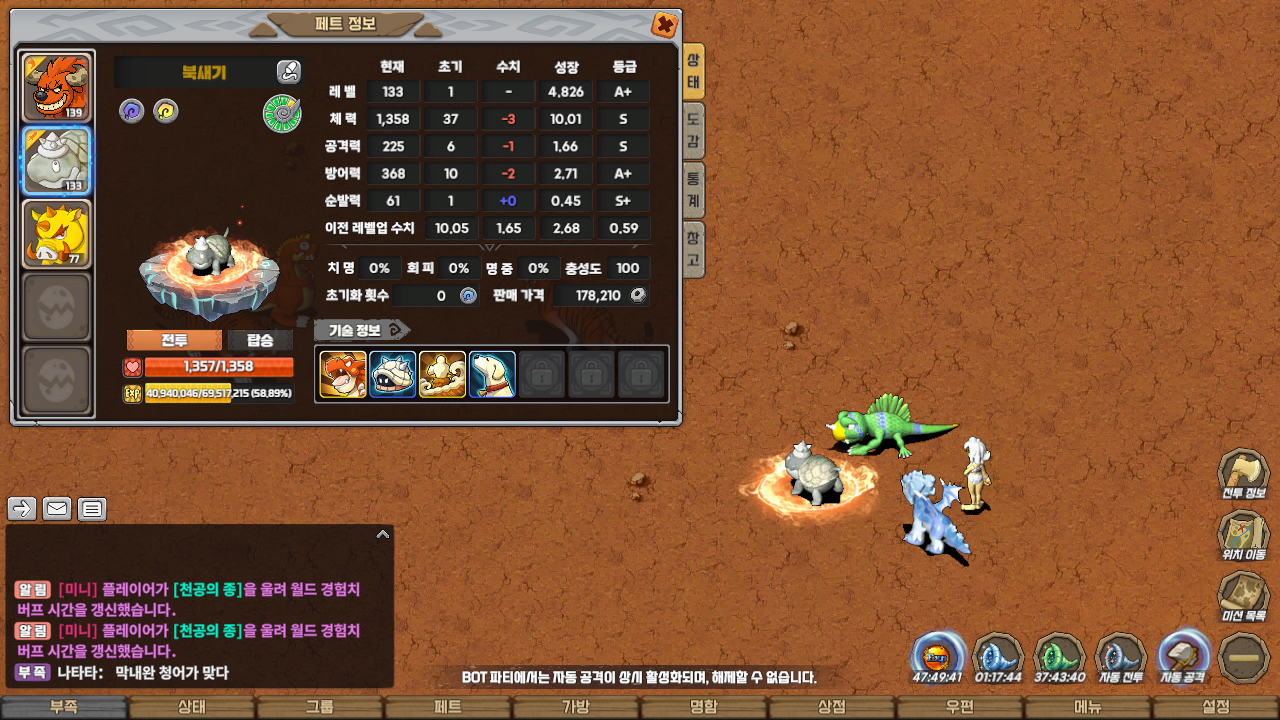1280x720 pixels.
Task: Open the 부족 tribe menu
Action: (64, 707)
